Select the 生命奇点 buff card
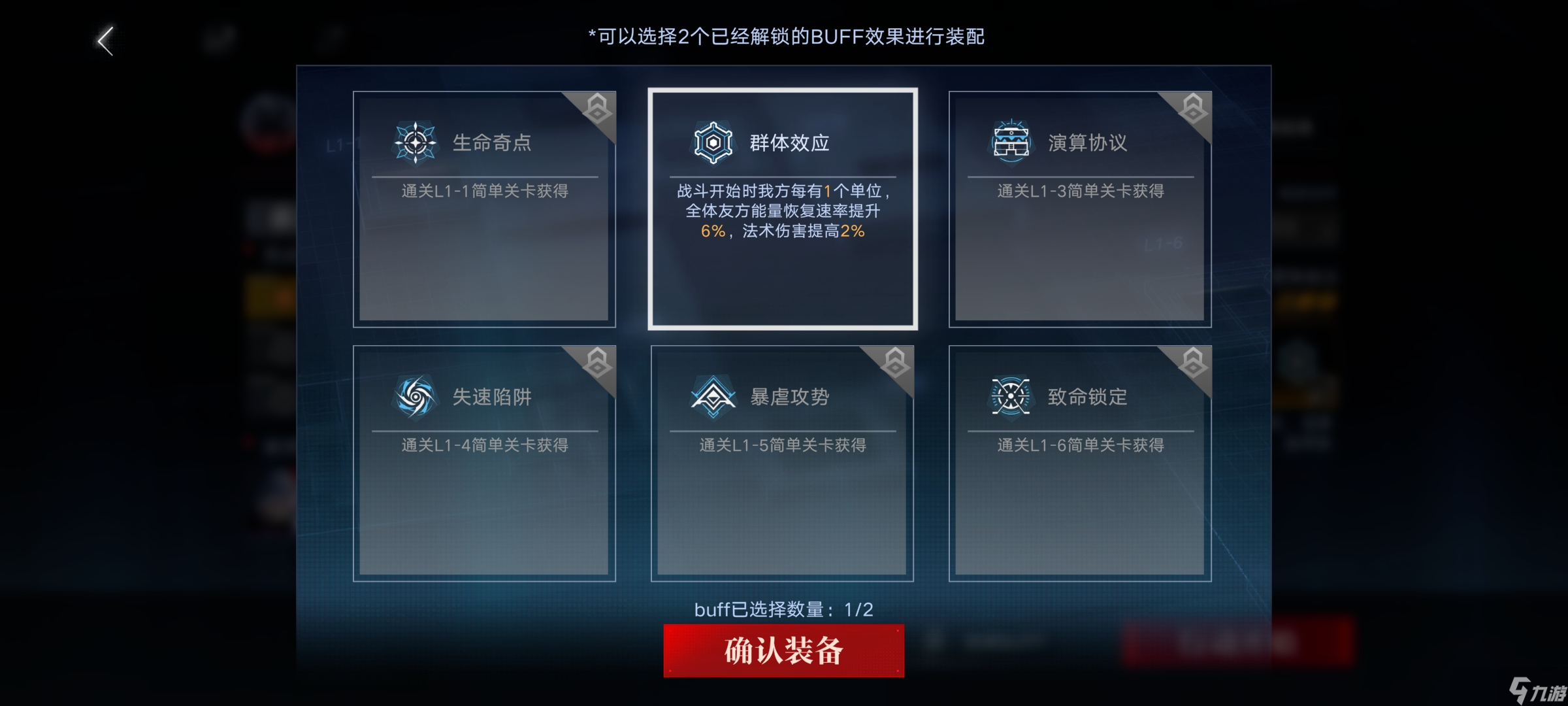This screenshot has width=1568, height=706. tap(485, 209)
